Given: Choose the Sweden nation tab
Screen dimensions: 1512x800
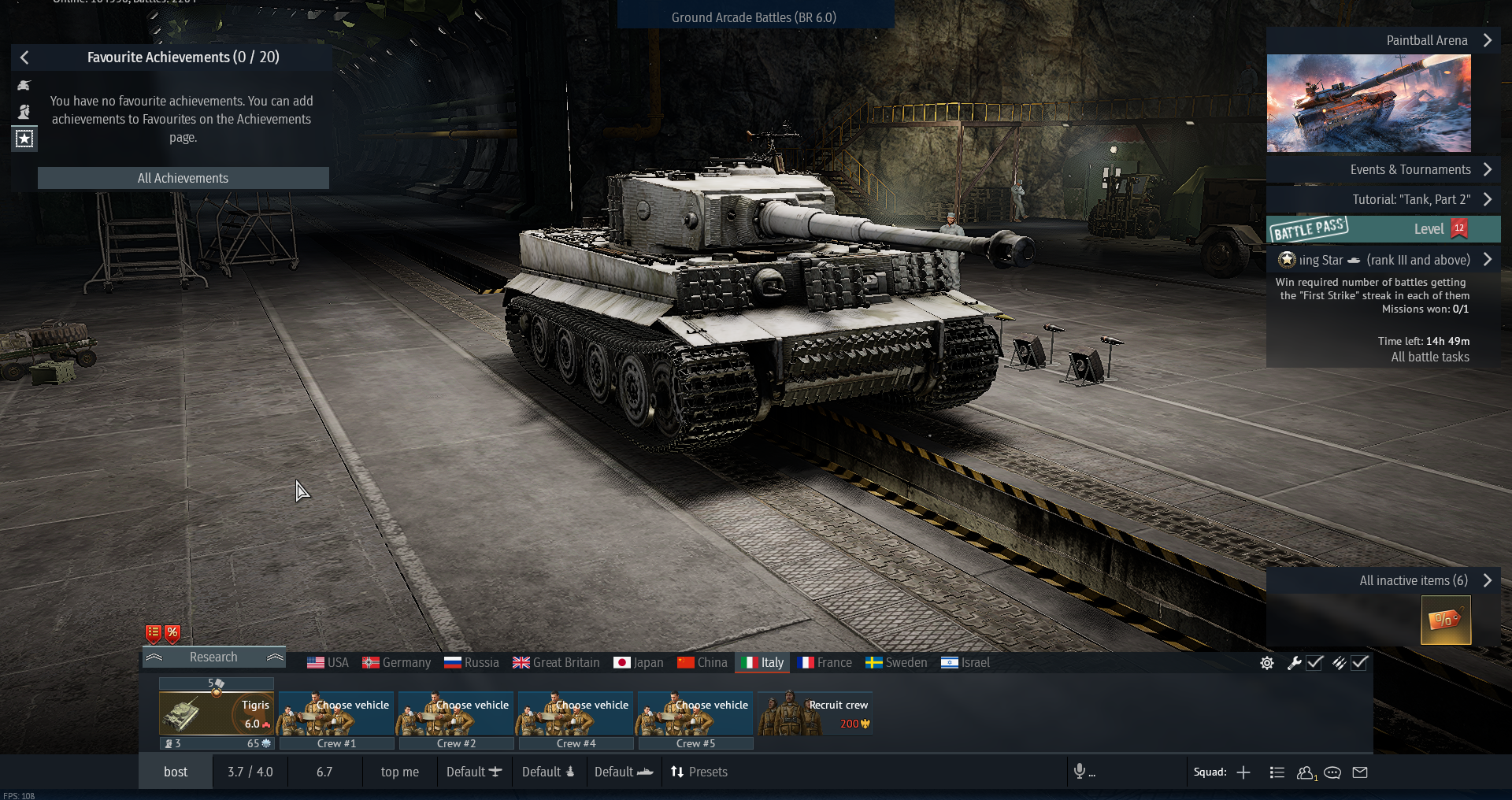Looking at the screenshot, I should click(896, 662).
